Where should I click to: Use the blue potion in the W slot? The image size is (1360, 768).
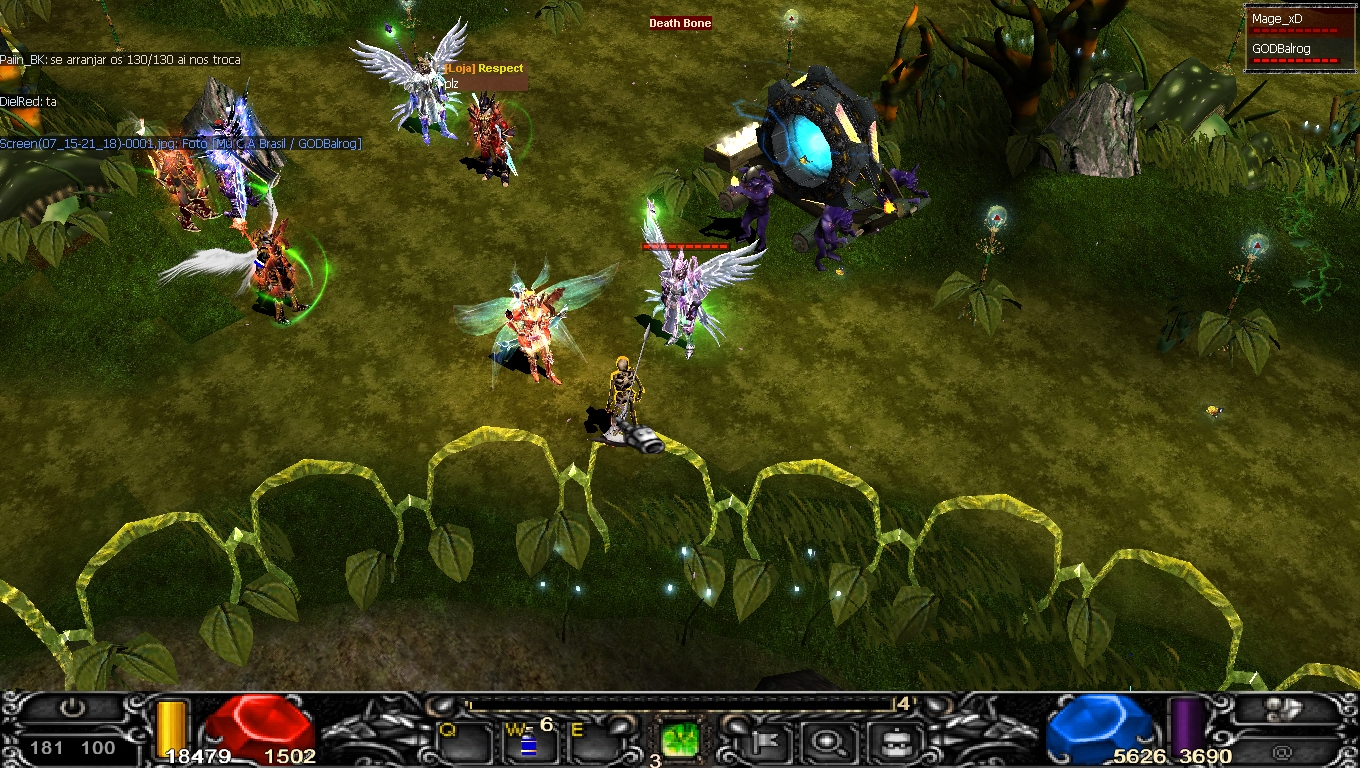529,745
